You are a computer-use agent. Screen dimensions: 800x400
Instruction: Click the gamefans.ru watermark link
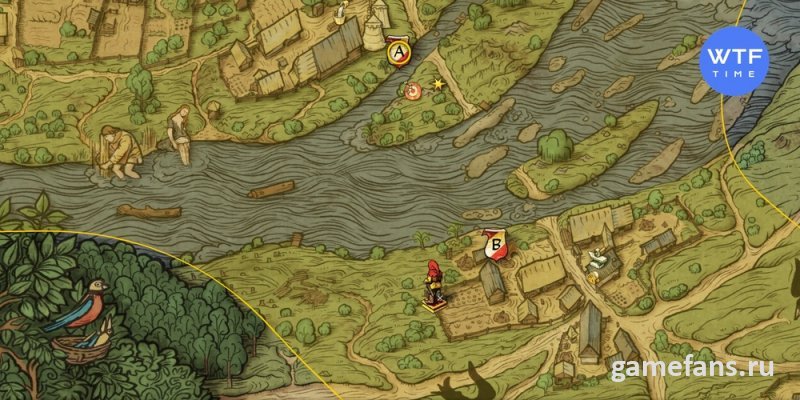coord(693,368)
